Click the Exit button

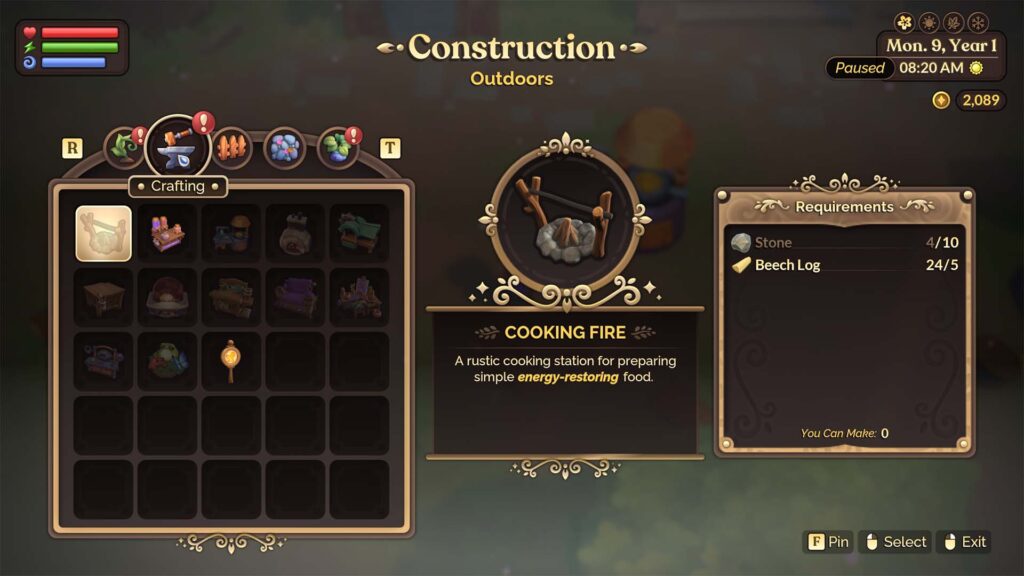click(964, 542)
